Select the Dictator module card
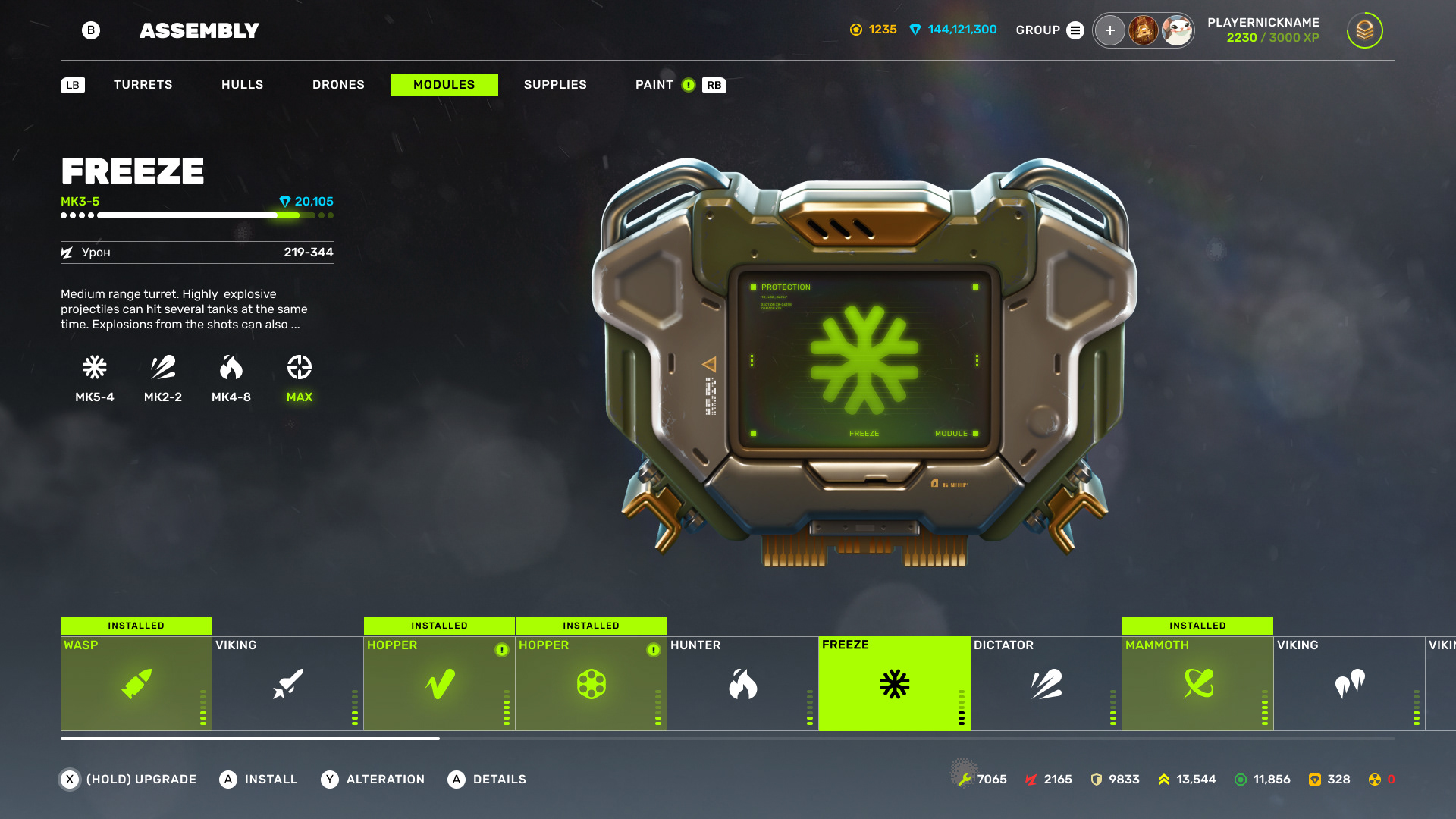Screen dimensions: 1456x819 click(1046, 683)
